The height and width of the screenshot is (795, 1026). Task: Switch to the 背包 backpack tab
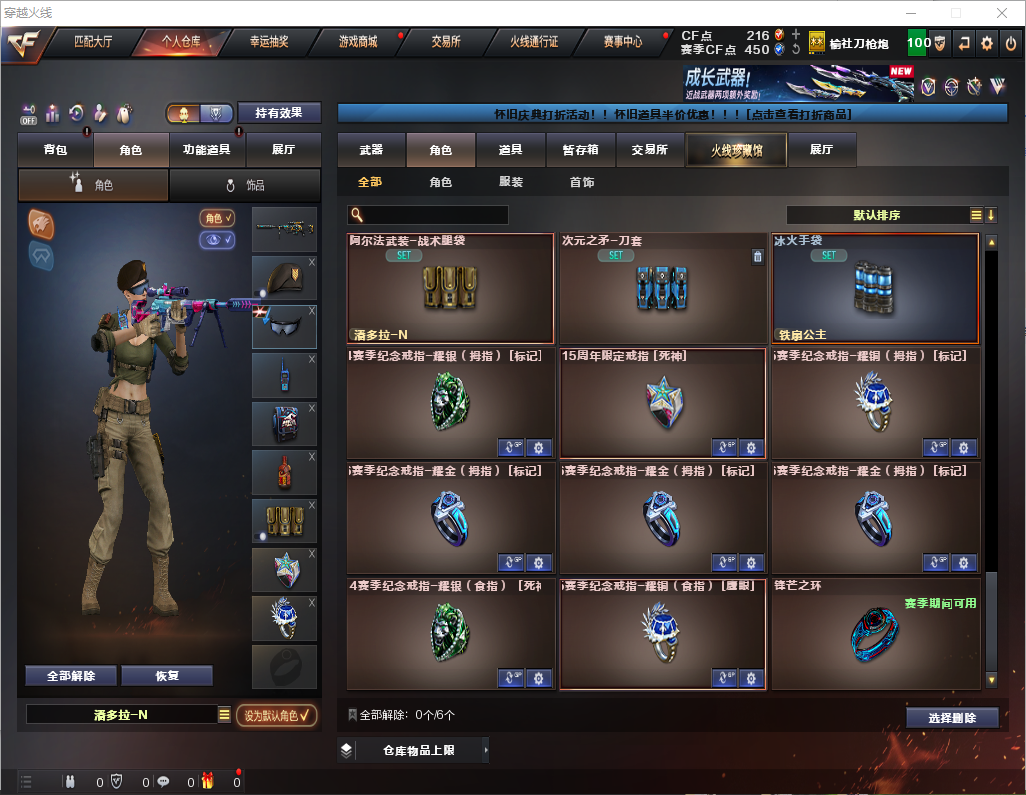point(56,150)
